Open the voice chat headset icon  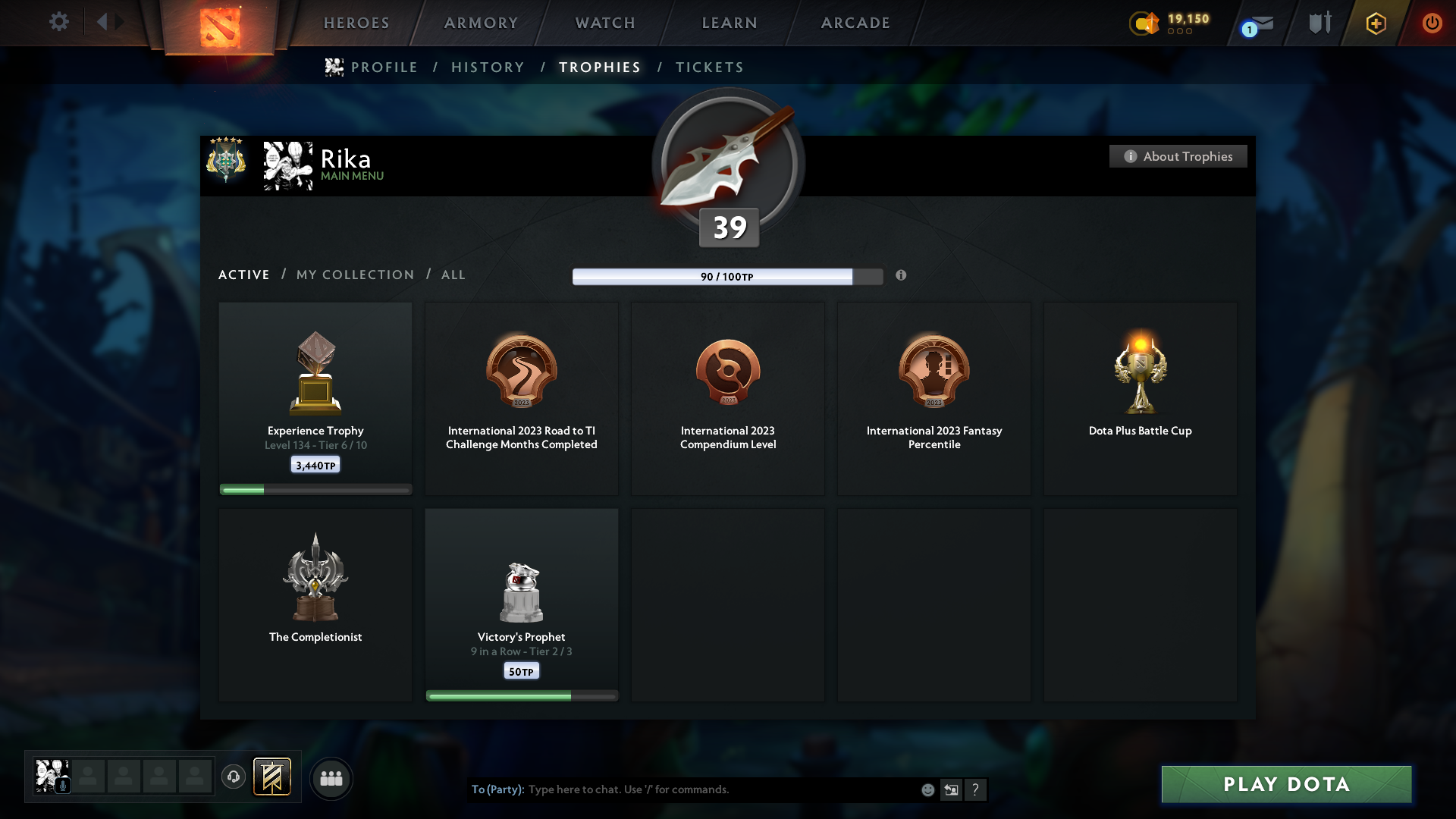coord(234,777)
